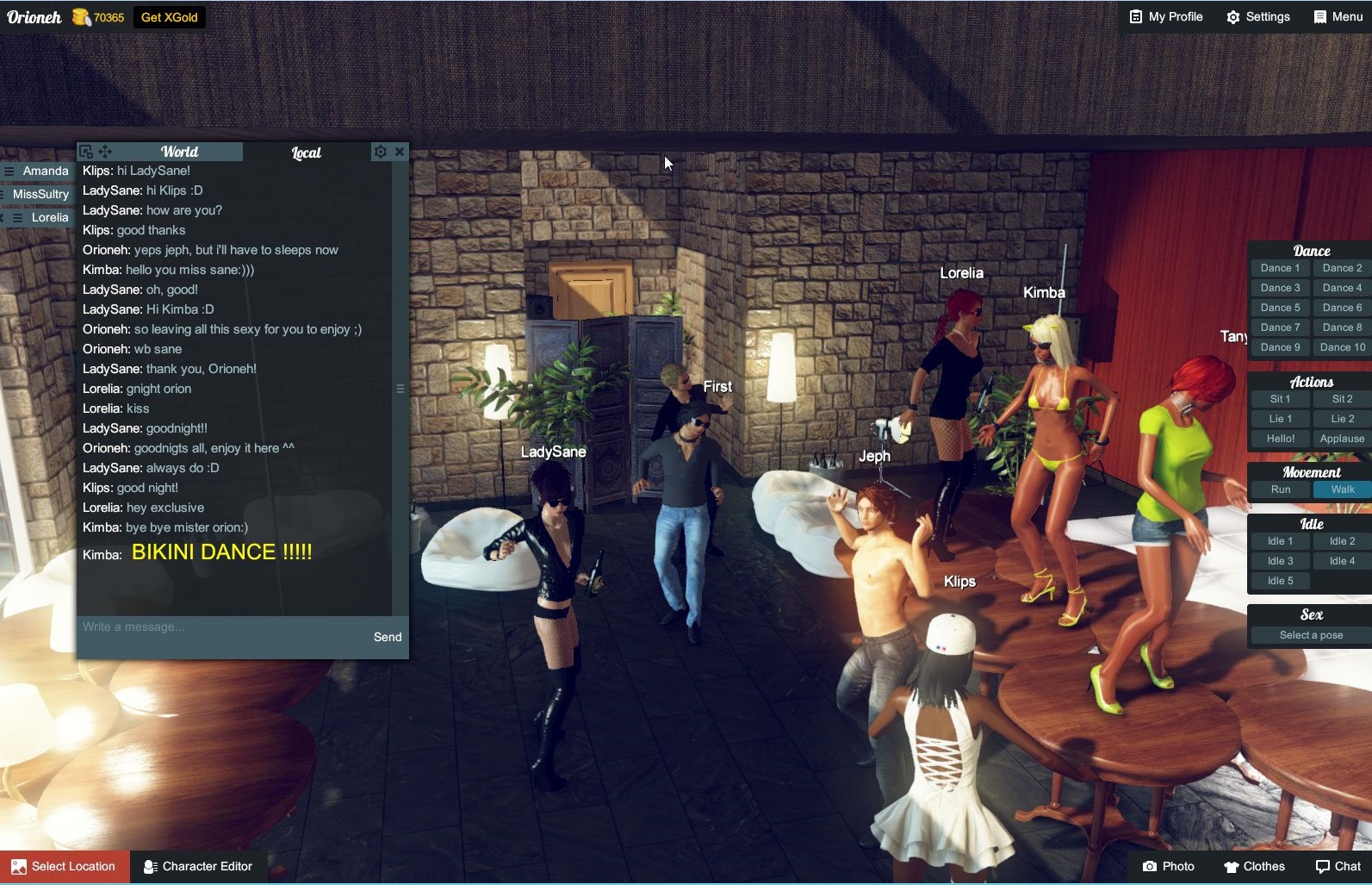Screen dimensions: 1372x885
Task: Click the Get XGold button
Action: point(169,16)
